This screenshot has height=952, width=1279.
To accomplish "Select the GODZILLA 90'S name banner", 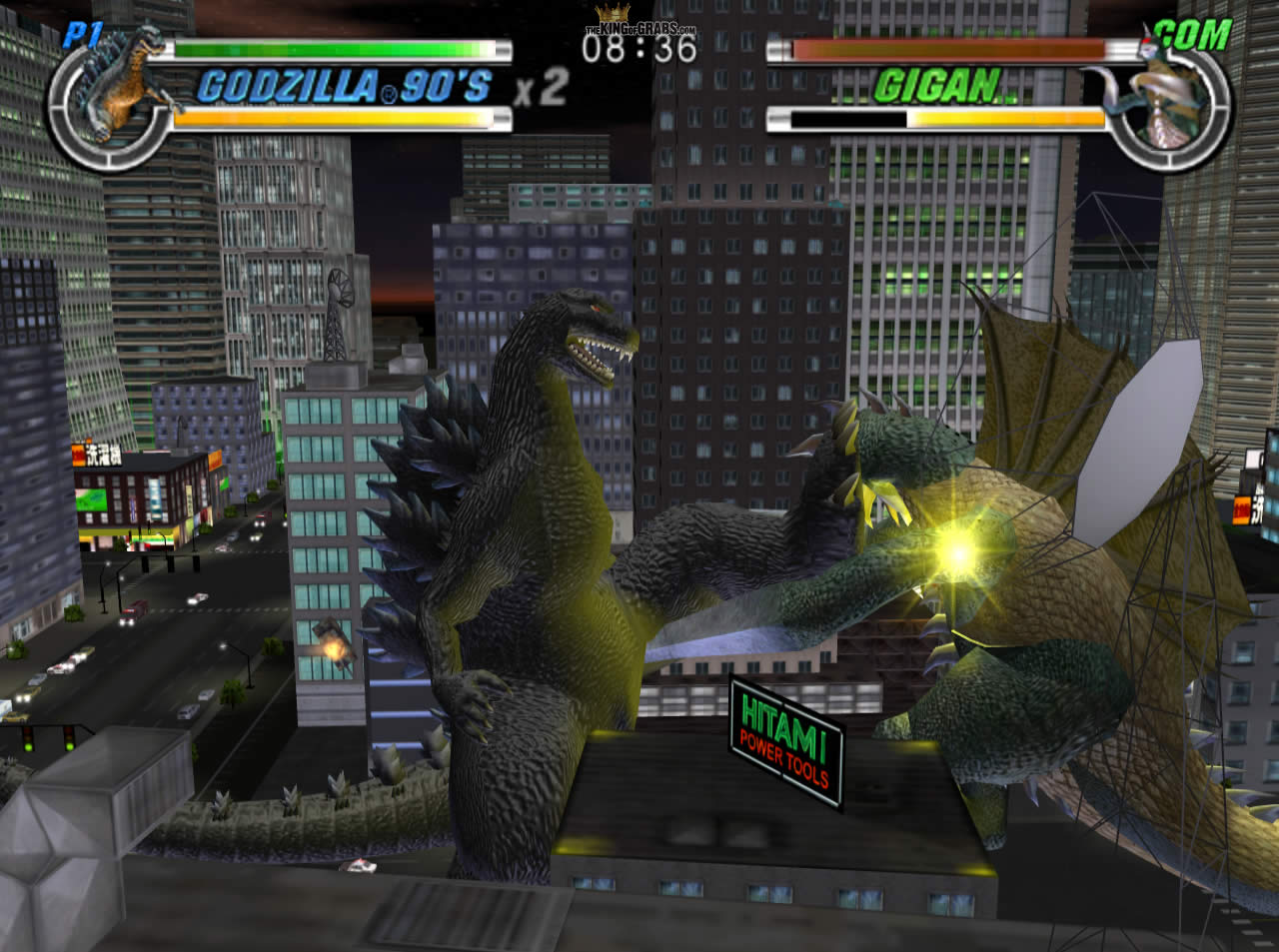I will coord(345,88).
